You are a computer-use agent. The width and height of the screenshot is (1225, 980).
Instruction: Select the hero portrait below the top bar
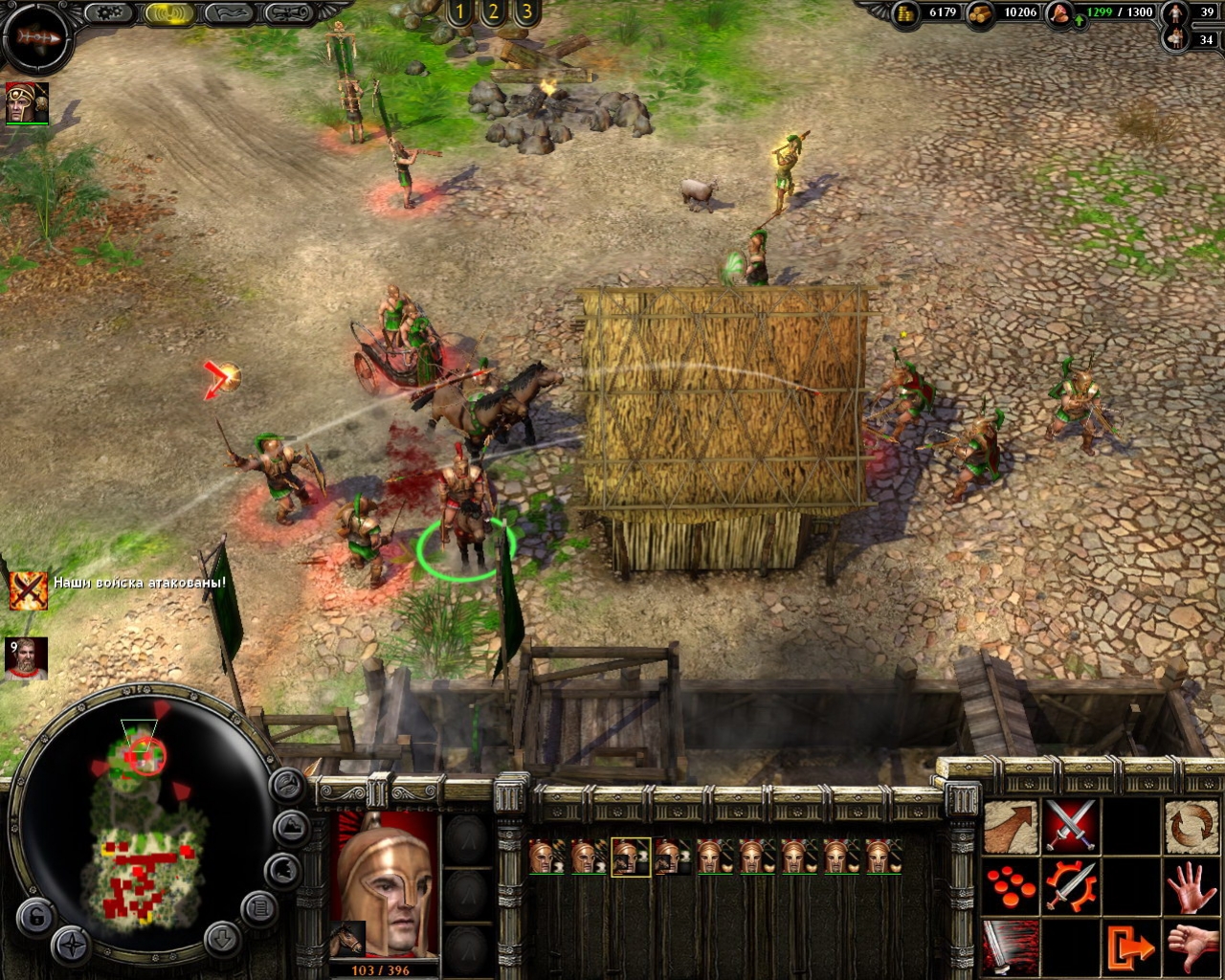27,102
